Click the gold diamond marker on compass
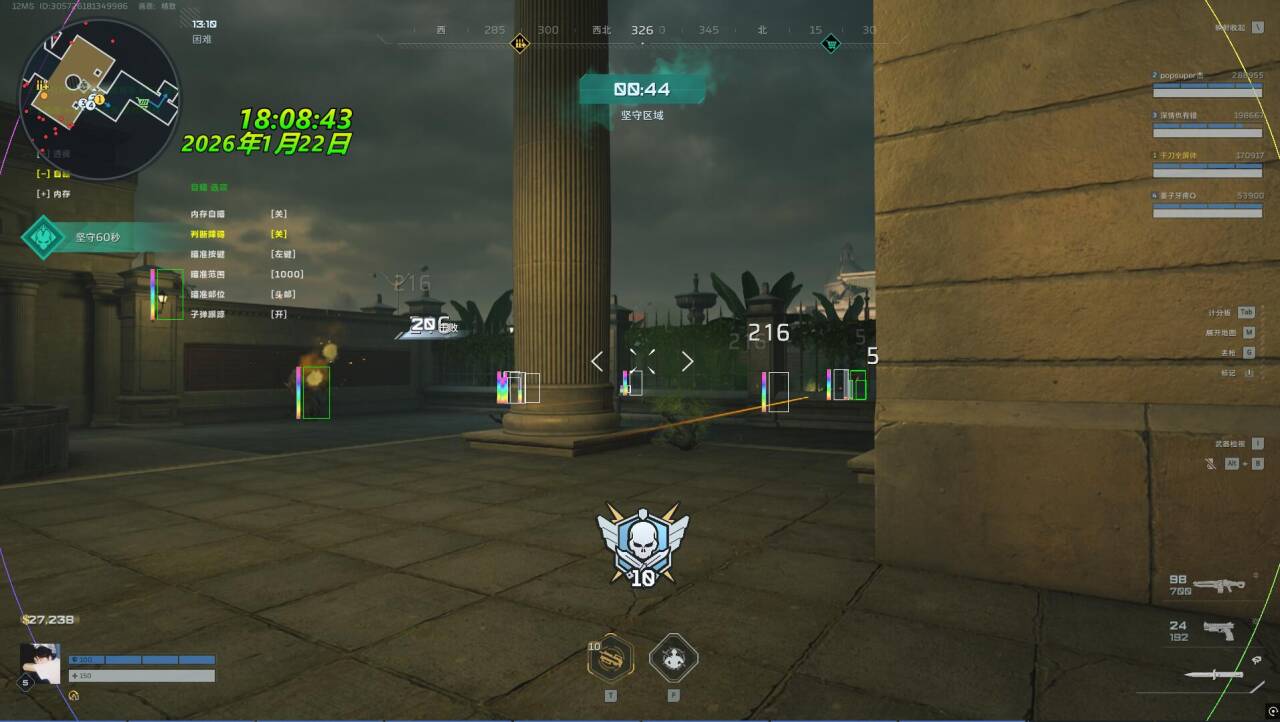The height and width of the screenshot is (722, 1280). (520, 43)
